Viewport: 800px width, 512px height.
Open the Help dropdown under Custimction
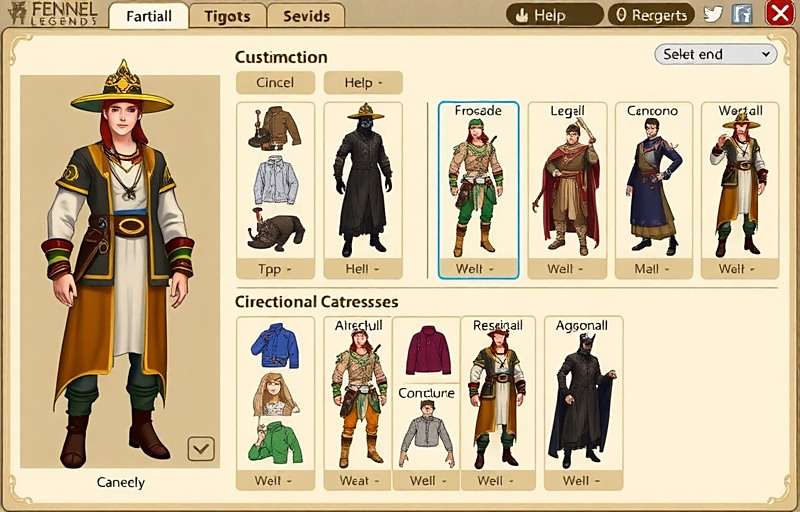362,83
